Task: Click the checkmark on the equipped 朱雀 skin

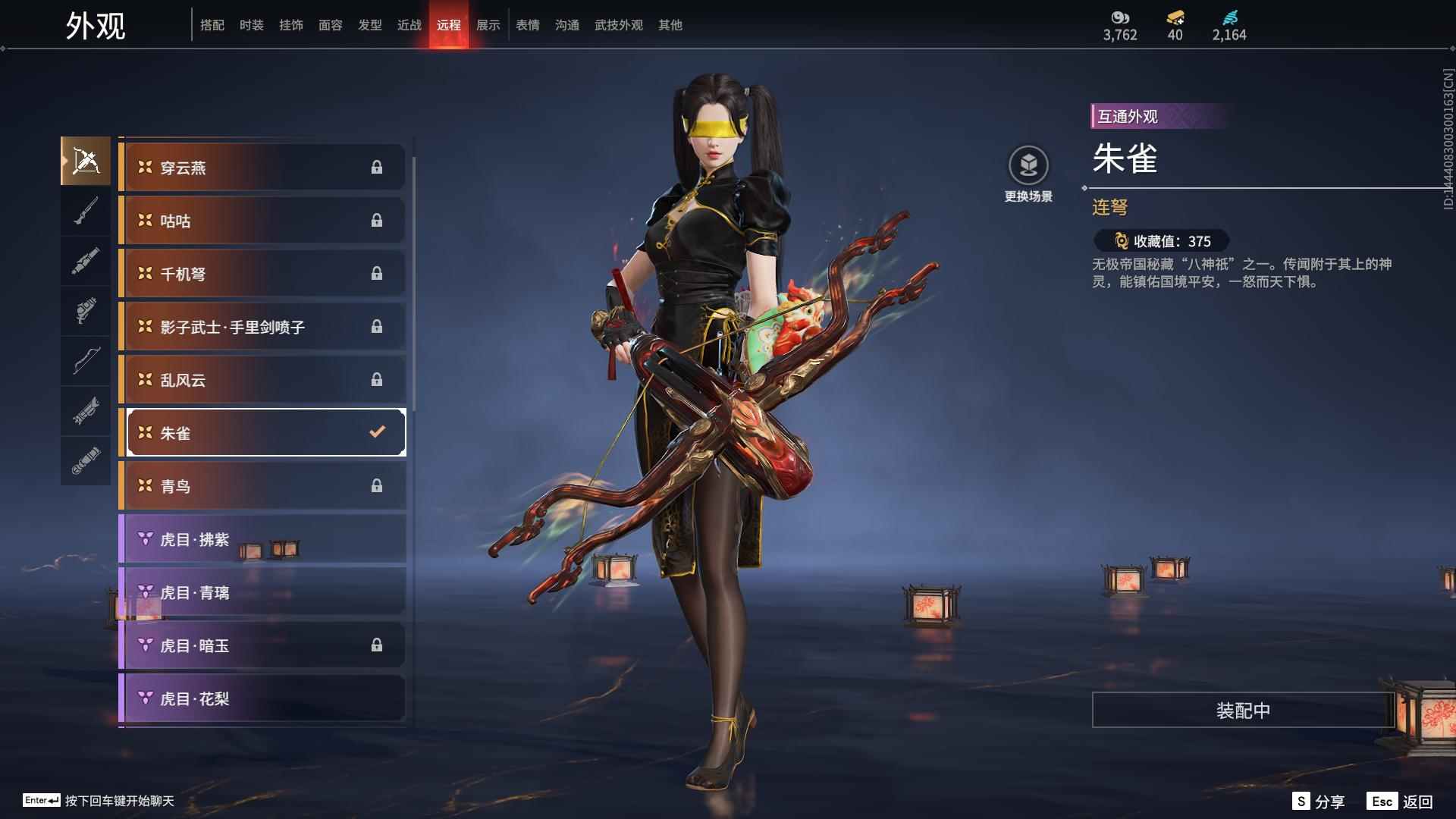Action: pyautogui.click(x=375, y=432)
